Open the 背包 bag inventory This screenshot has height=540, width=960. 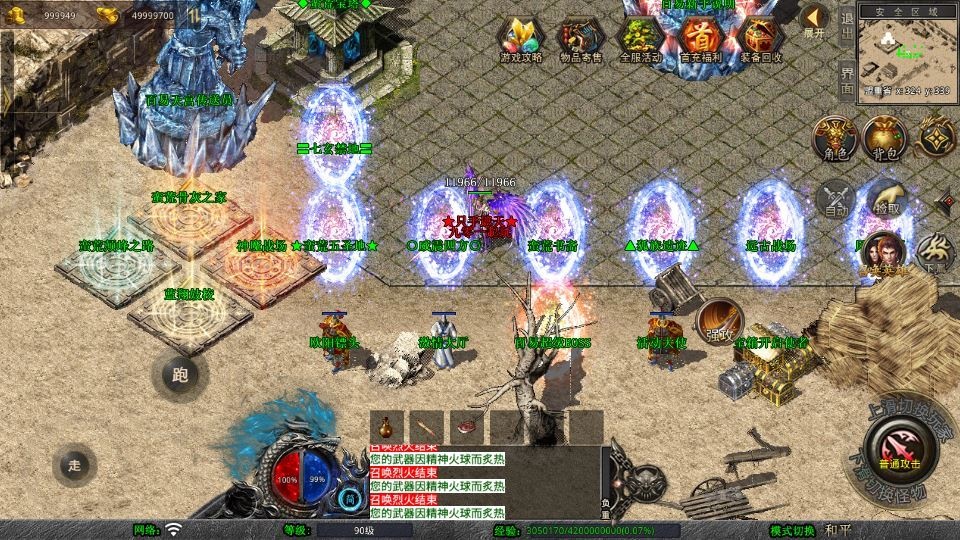885,136
